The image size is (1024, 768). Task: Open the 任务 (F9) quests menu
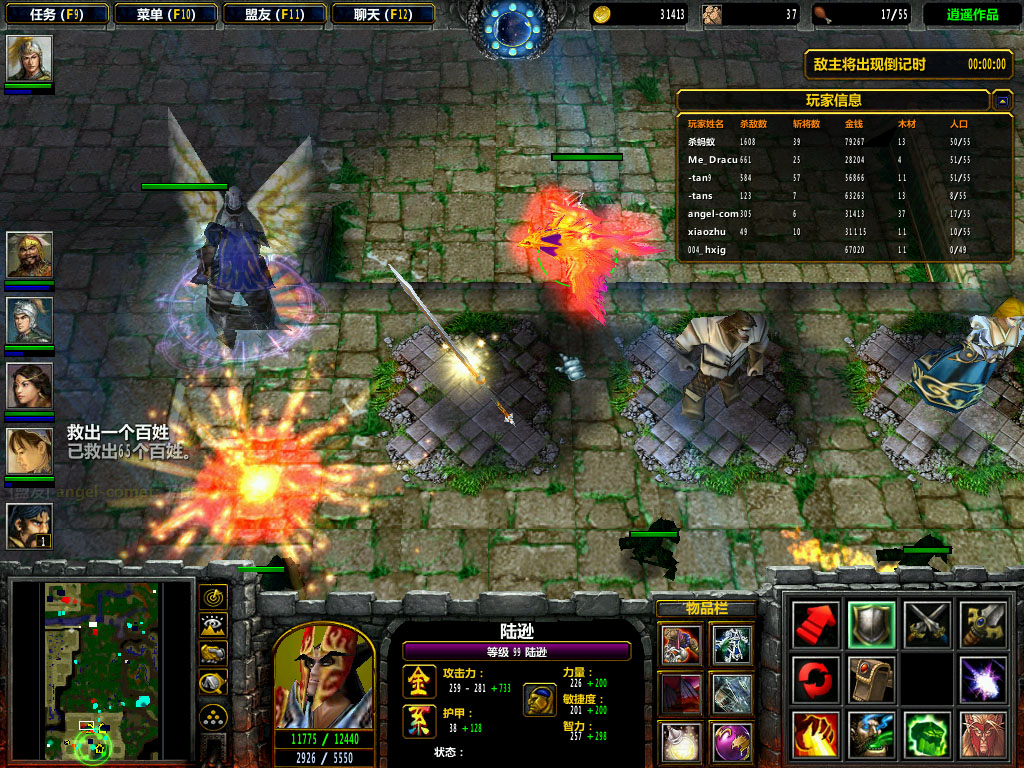55,14
